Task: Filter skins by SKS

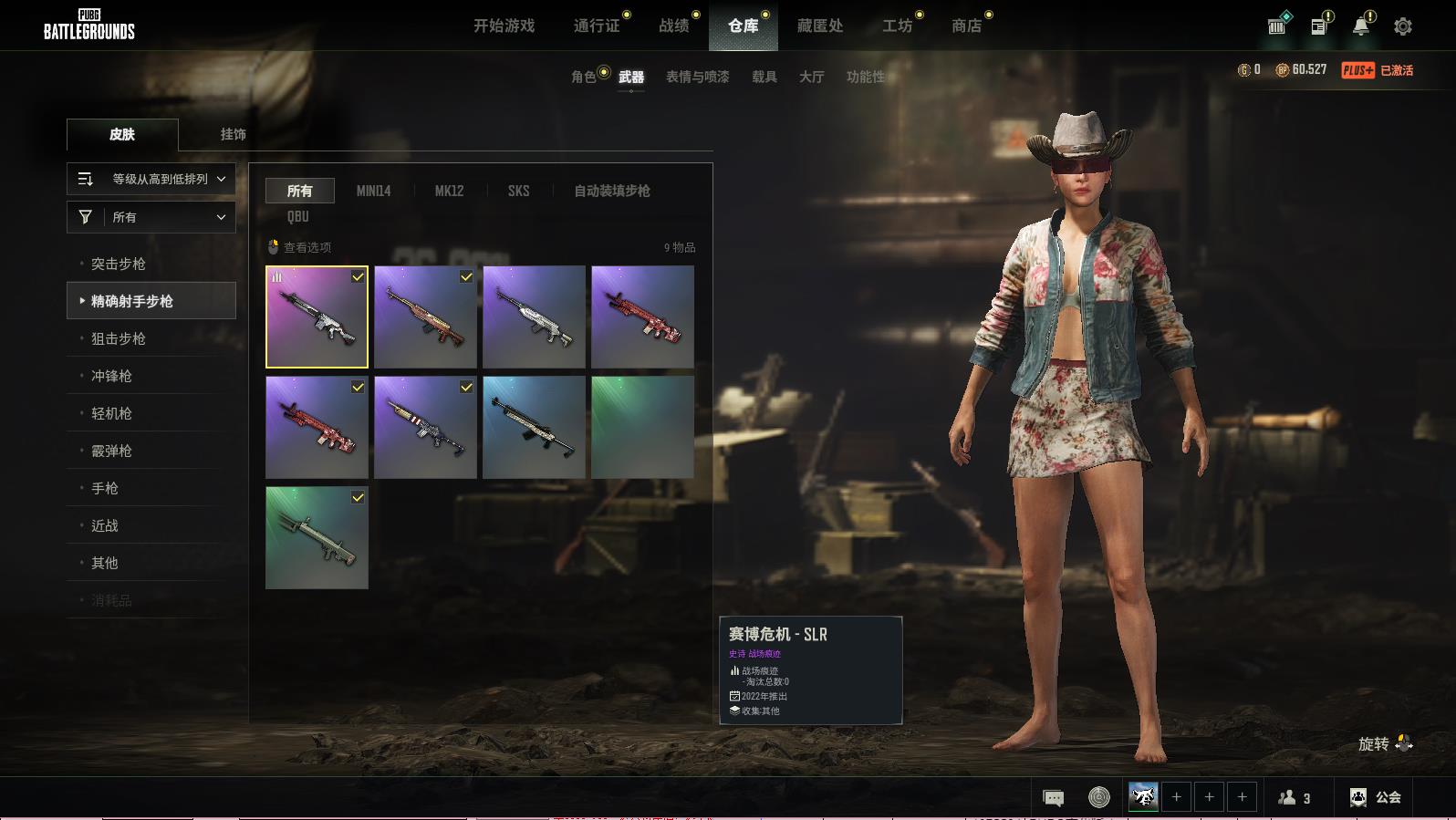Action: coord(518,191)
